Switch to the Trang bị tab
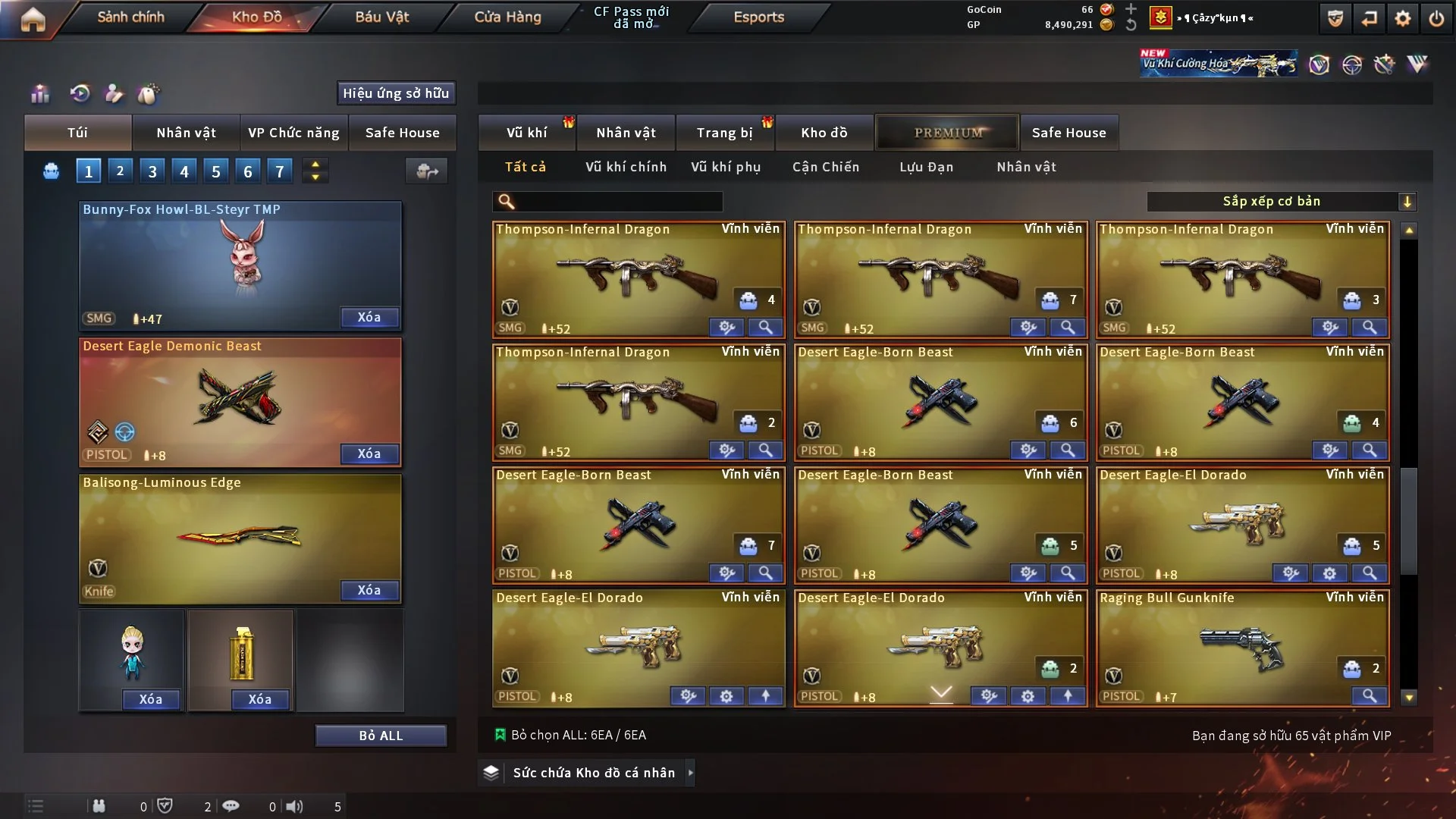The height and width of the screenshot is (819, 1456). click(724, 133)
